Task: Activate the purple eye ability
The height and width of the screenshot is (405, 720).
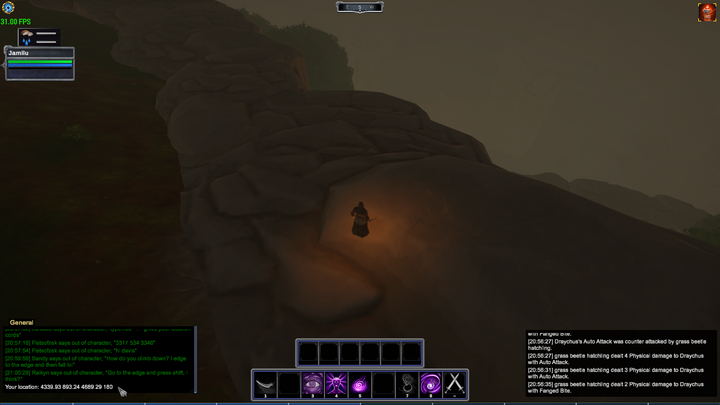Action: (312, 383)
